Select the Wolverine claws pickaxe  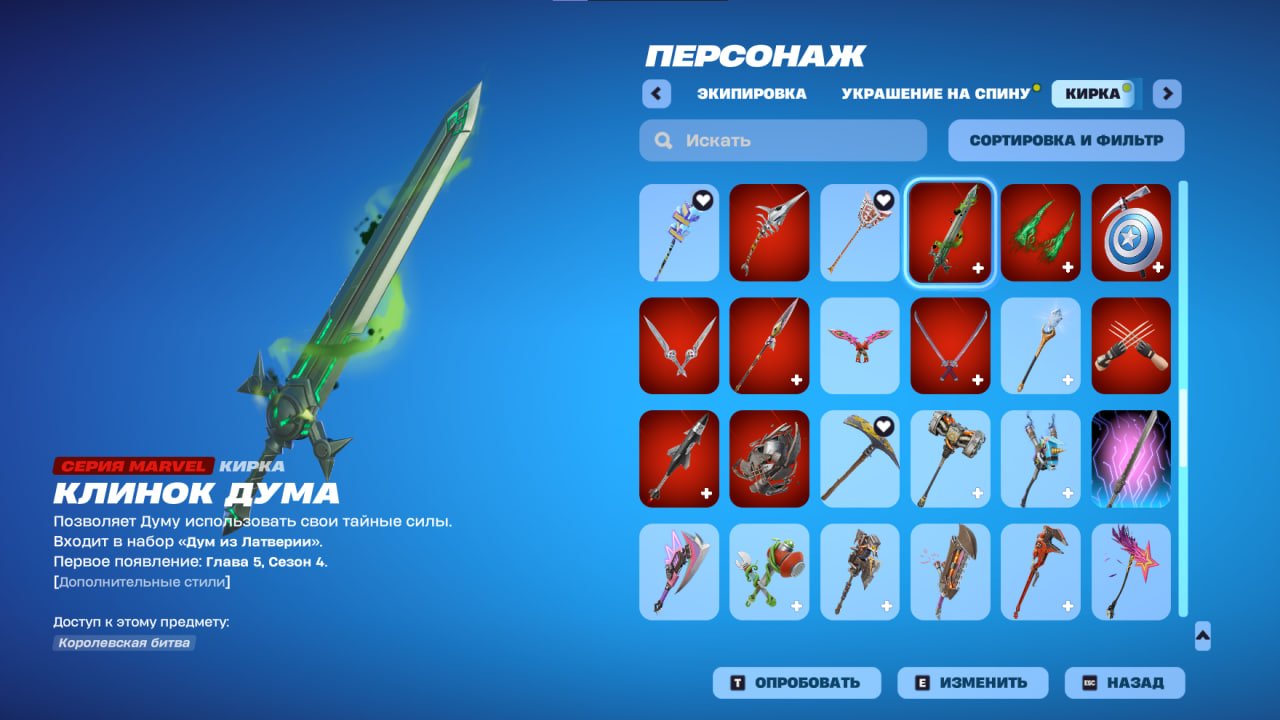click(1130, 346)
